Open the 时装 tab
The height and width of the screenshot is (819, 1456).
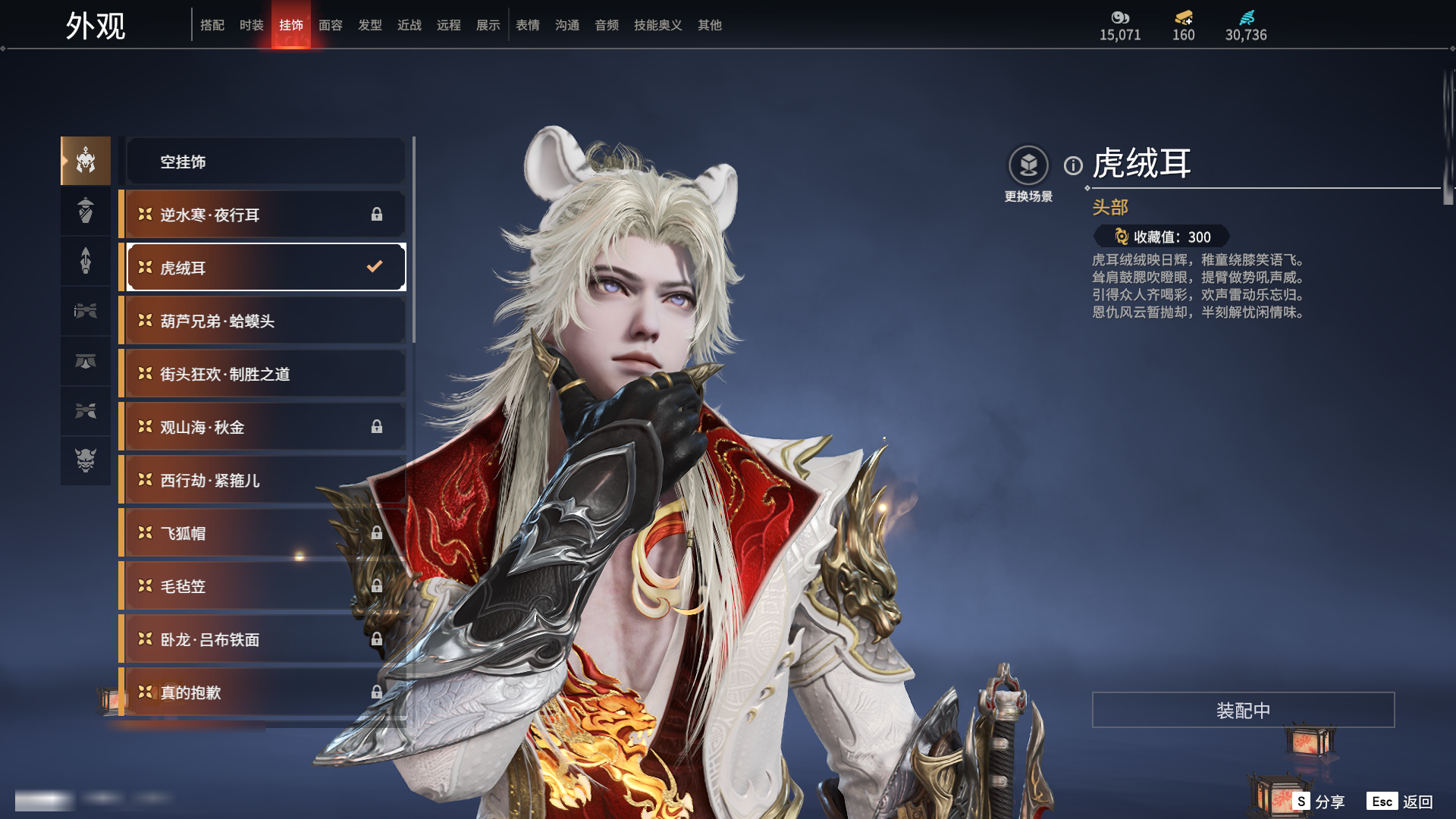click(x=251, y=25)
